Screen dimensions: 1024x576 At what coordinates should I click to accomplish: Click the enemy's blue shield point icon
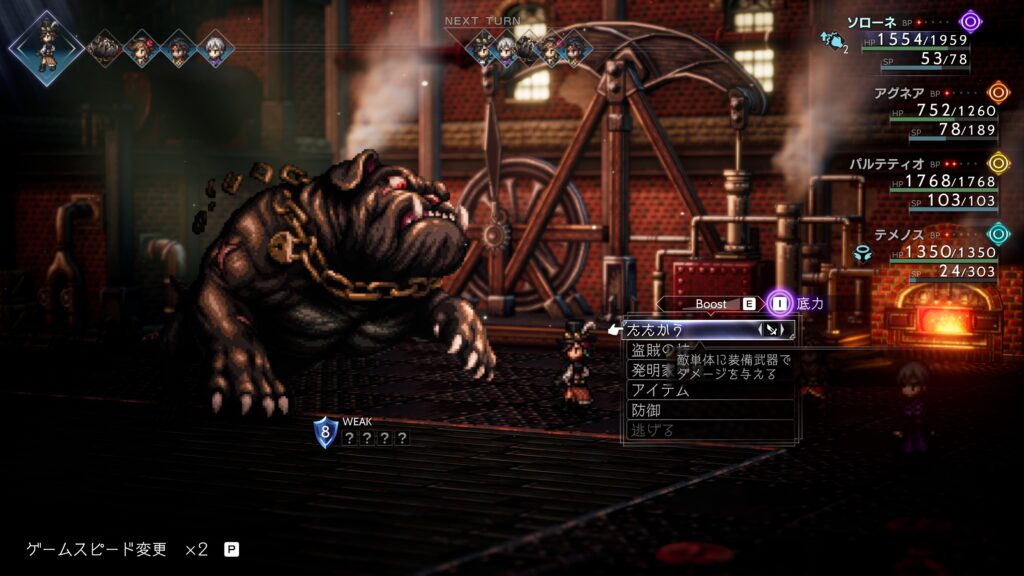pos(325,432)
